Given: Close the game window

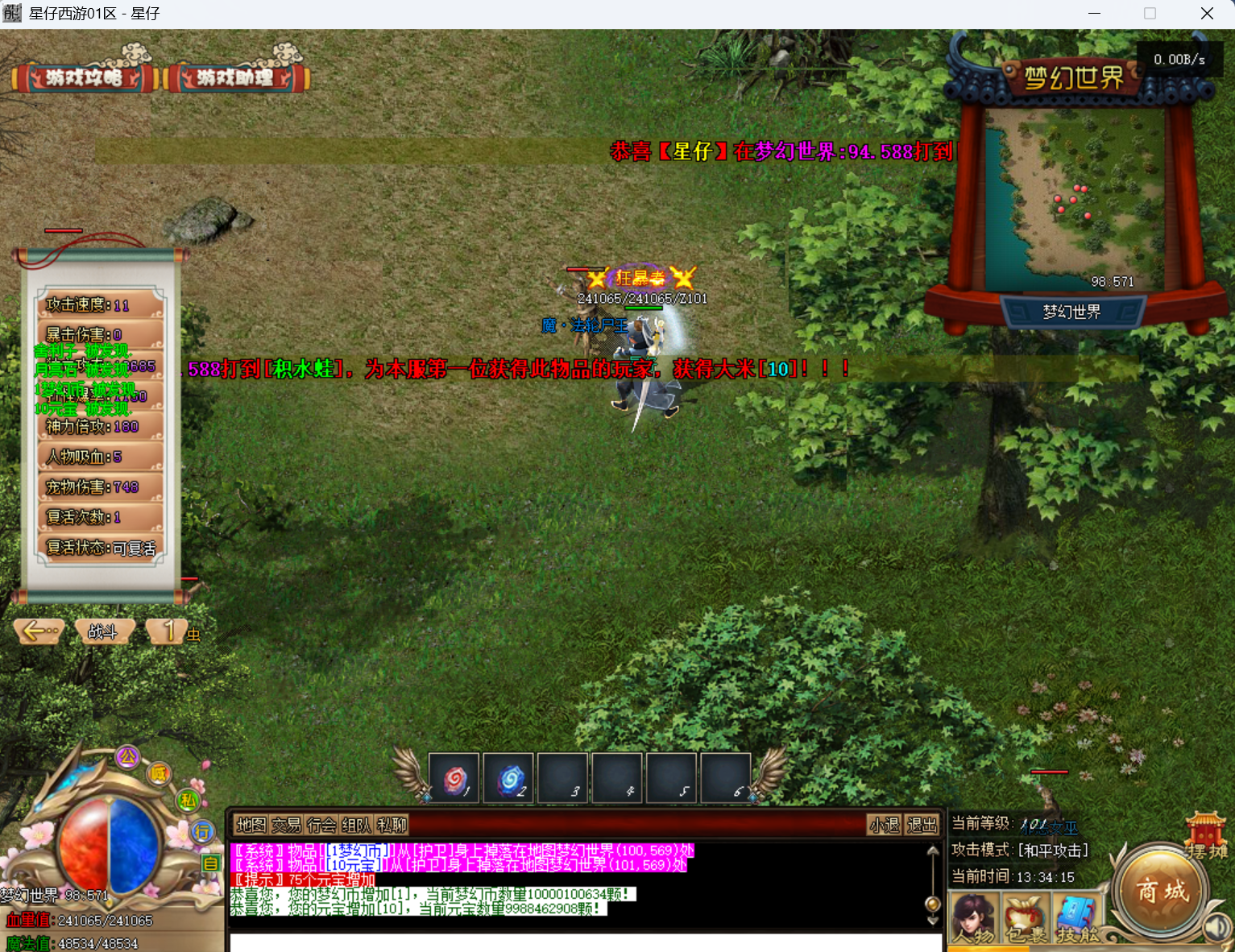Looking at the screenshot, I should coord(1206,14).
